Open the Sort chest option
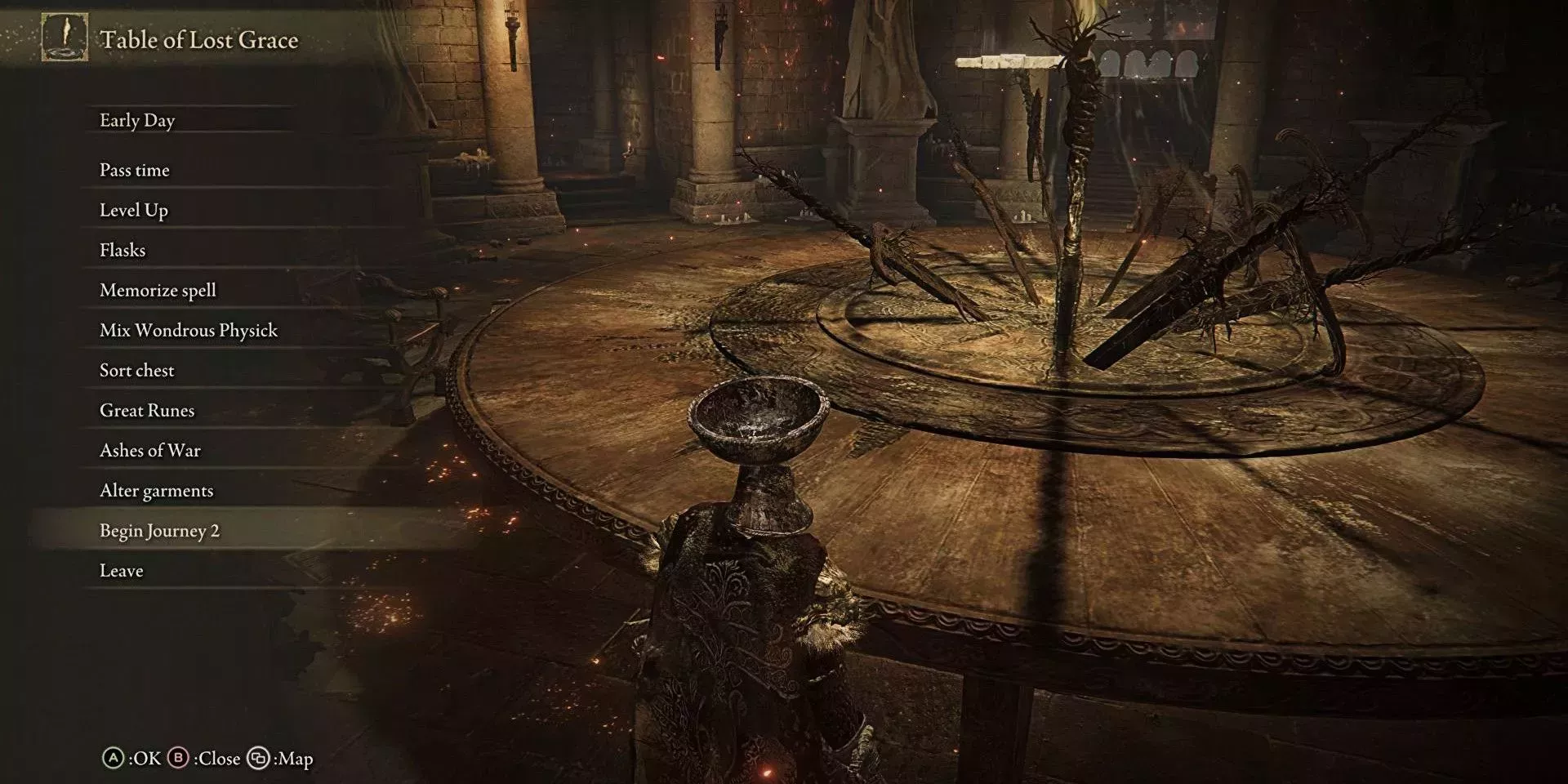Screen dimensions: 1568x784 pos(137,370)
